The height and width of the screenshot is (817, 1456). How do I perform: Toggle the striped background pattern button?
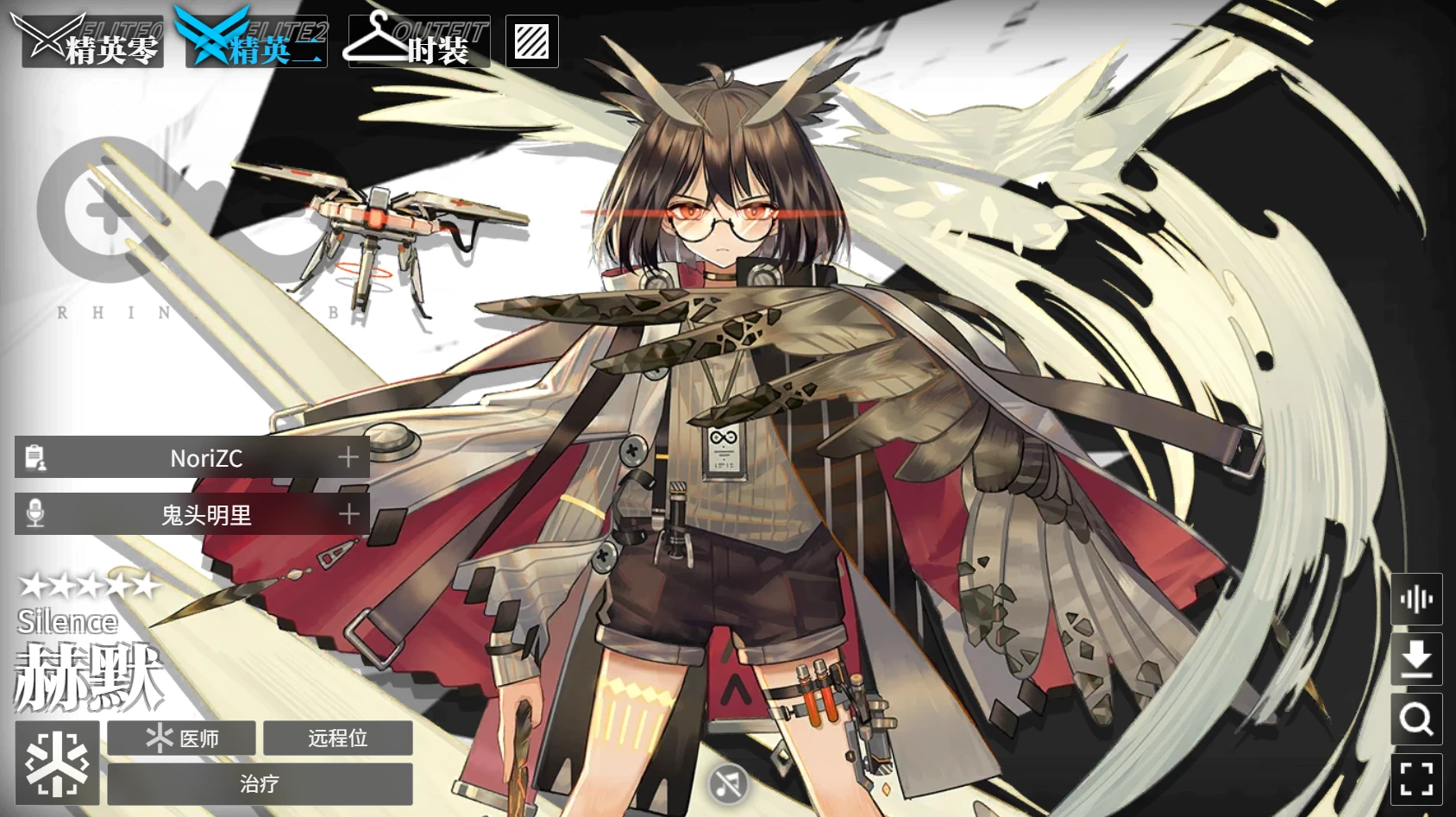pyautogui.click(x=531, y=41)
